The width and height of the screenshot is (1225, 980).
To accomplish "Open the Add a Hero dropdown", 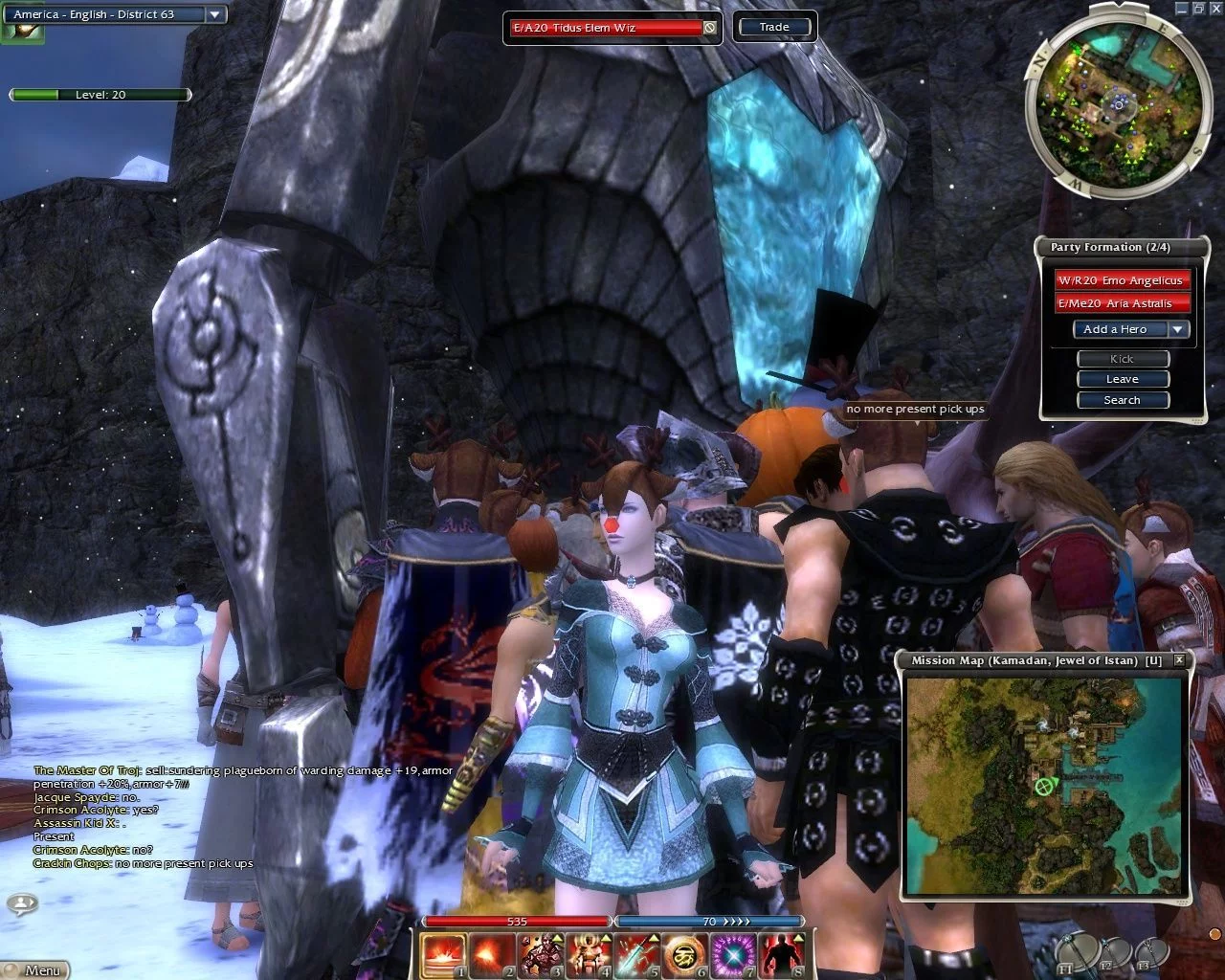I will pyautogui.click(x=1178, y=329).
